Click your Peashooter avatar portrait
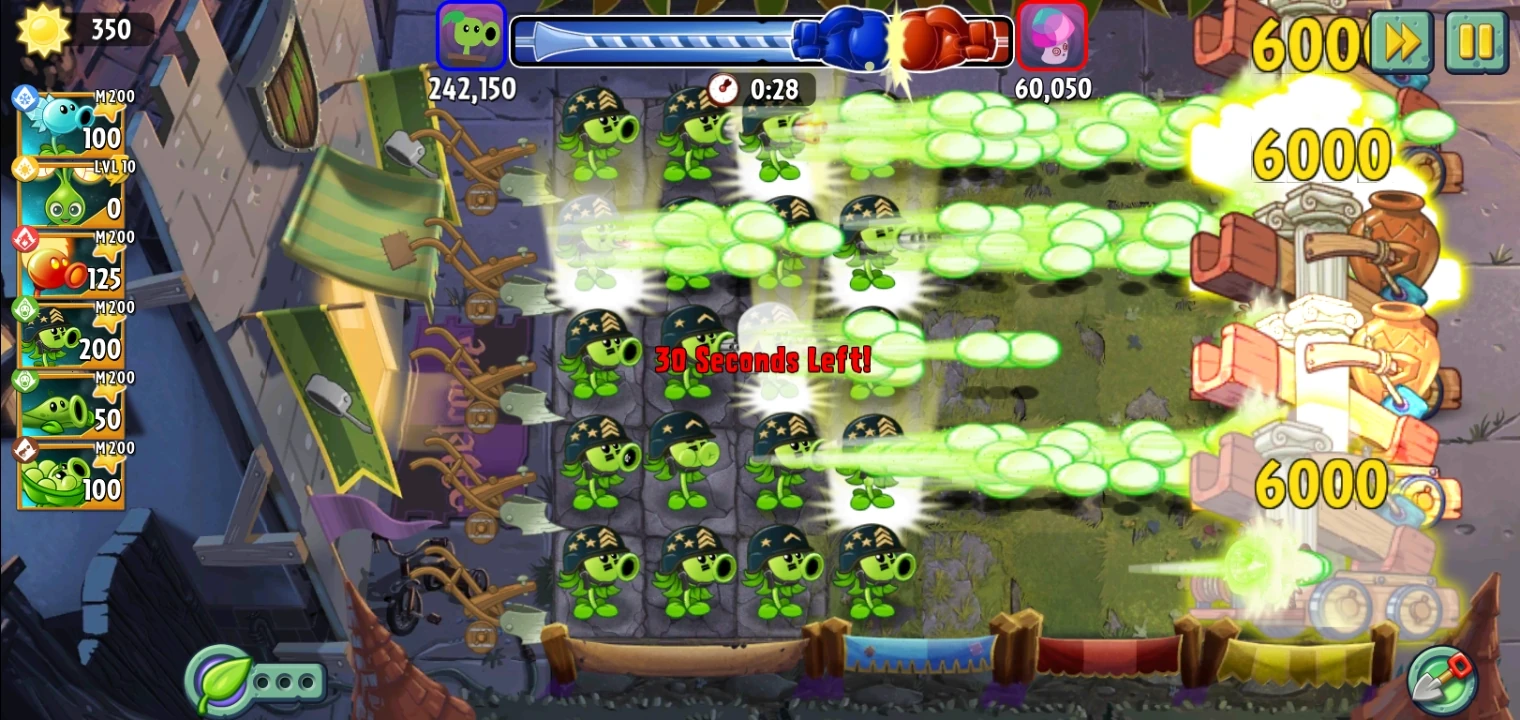Viewport: 1520px width, 720px height. pyautogui.click(x=470, y=35)
